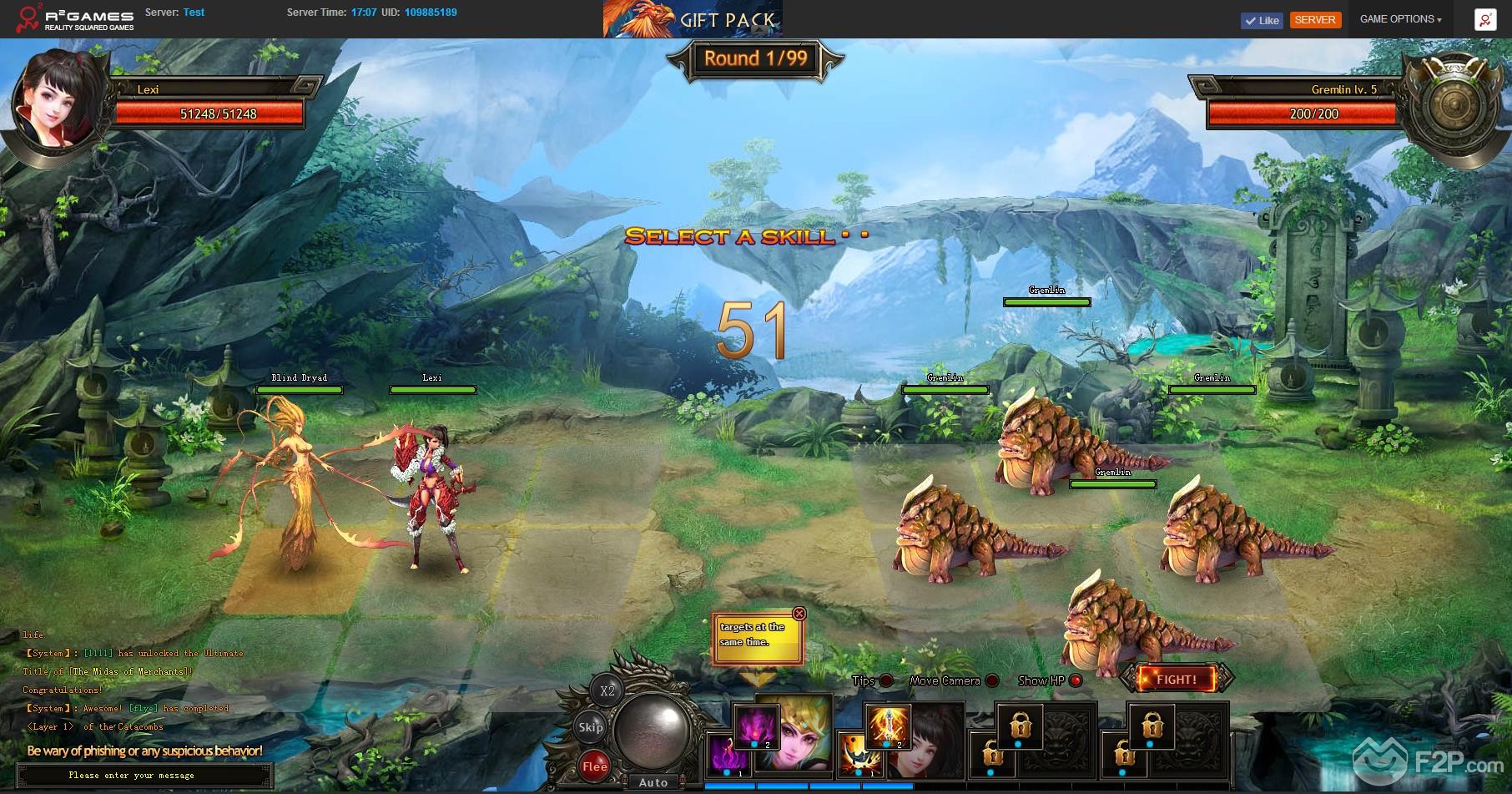
Task: Close the yellow tip popup
Action: (x=799, y=614)
